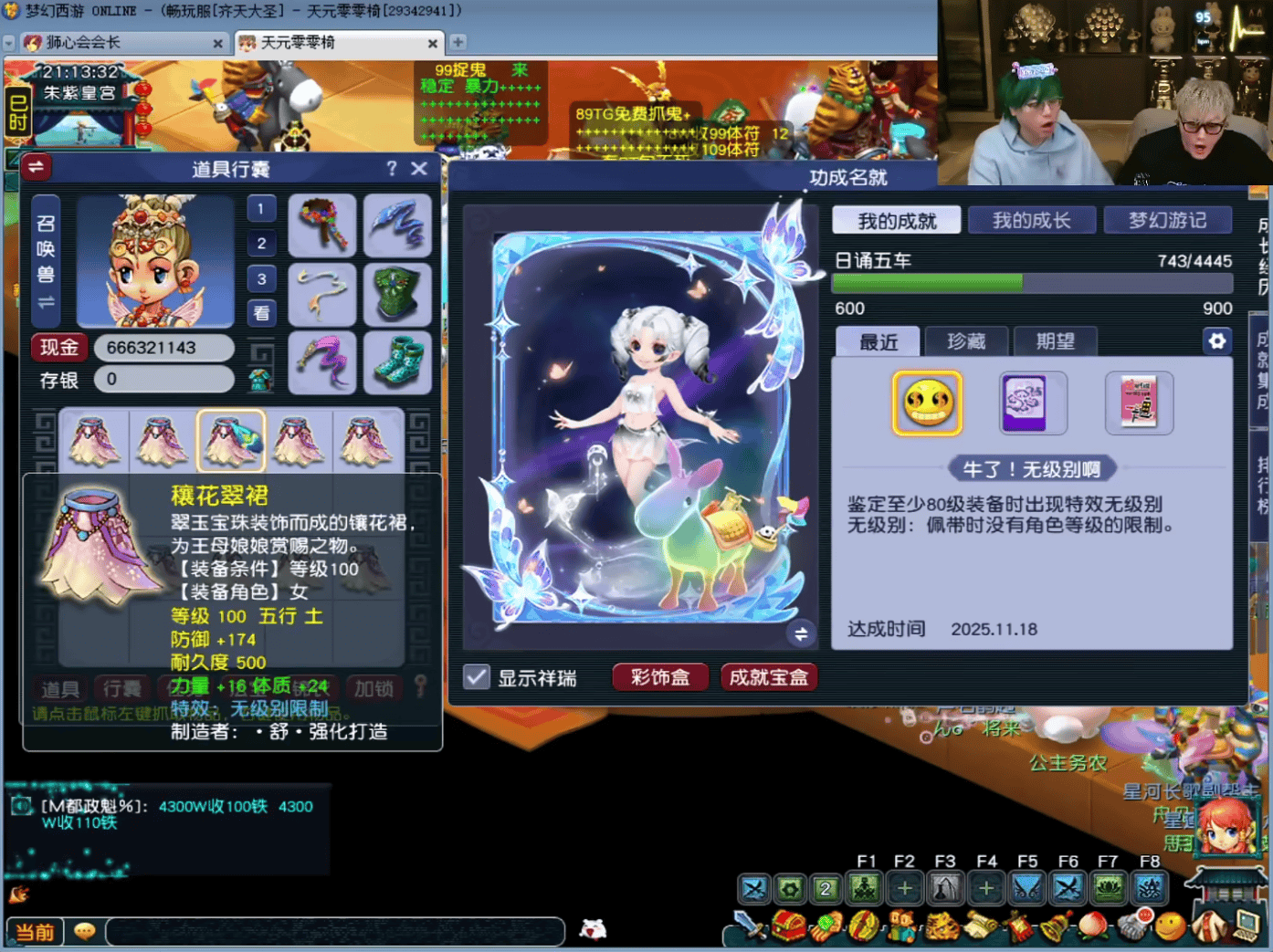This screenshot has width=1273, height=952.
Task: Choose equipment set number 2
Action: [261, 244]
